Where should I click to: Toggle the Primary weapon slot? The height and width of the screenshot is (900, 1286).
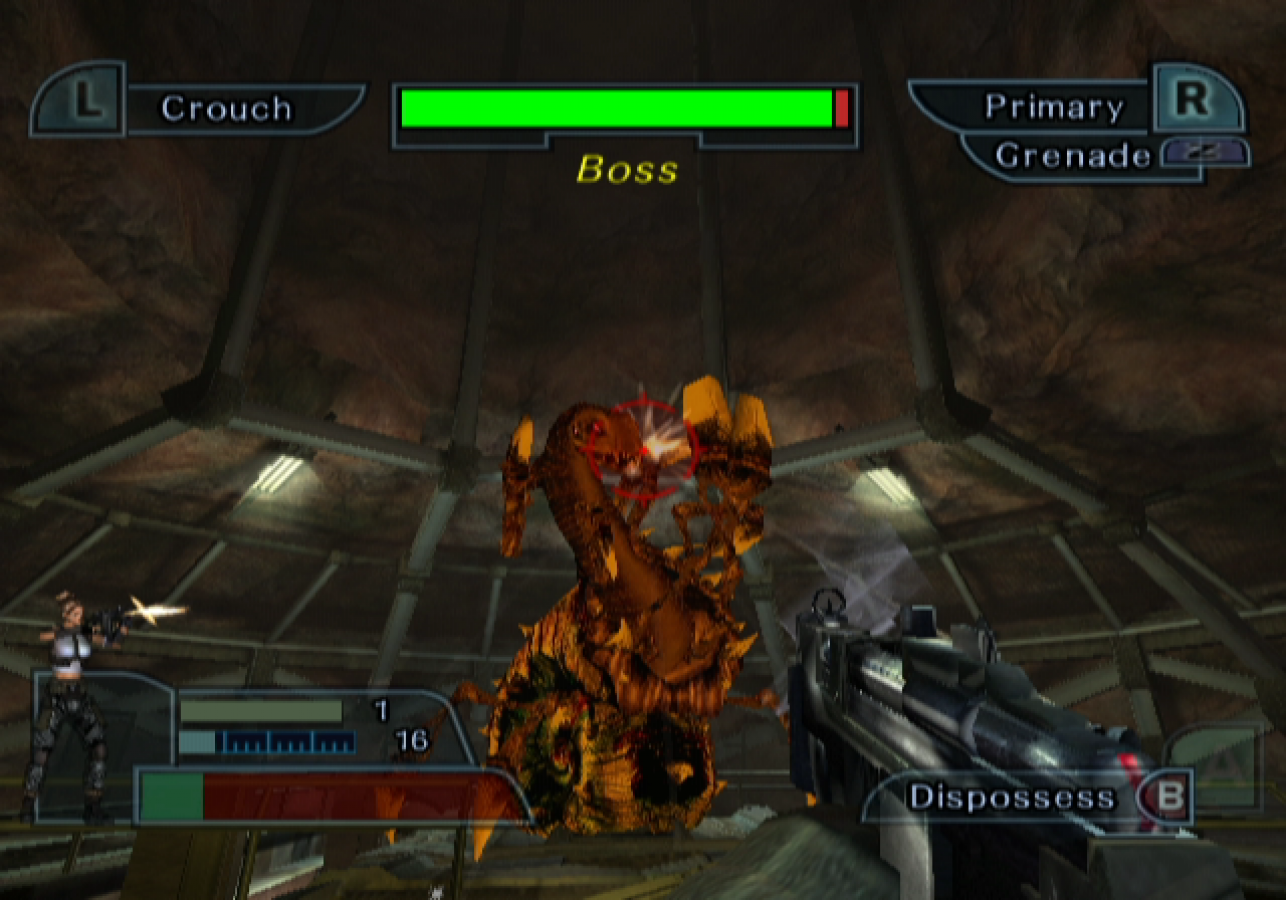pyautogui.click(x=1054, y=104)
